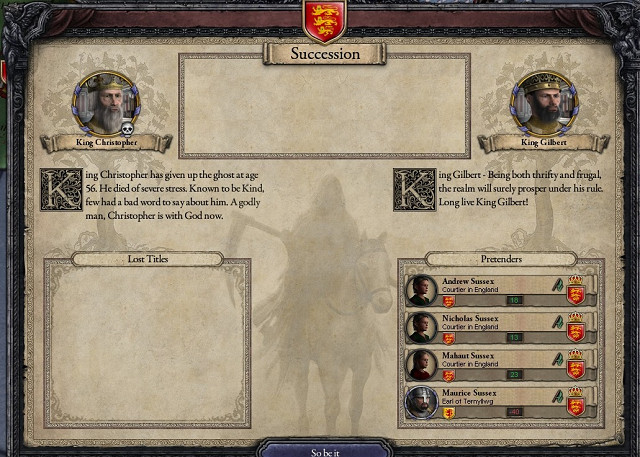
Task: Confirm succession with So be it
Action: click(324, 451)
